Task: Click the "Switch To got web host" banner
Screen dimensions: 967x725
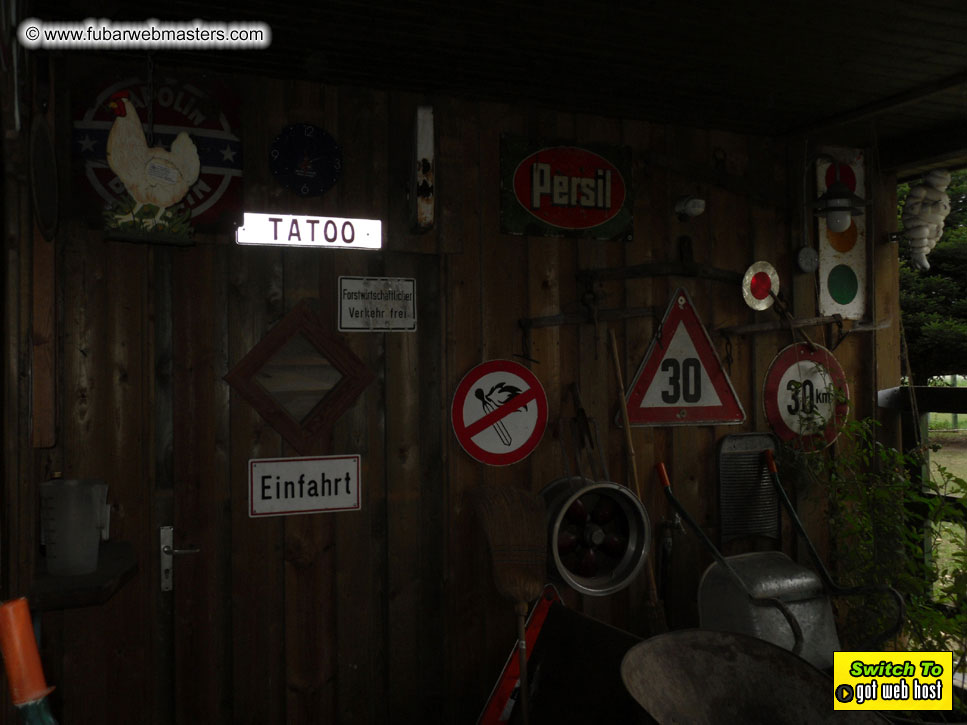Action: click(892, 680)
